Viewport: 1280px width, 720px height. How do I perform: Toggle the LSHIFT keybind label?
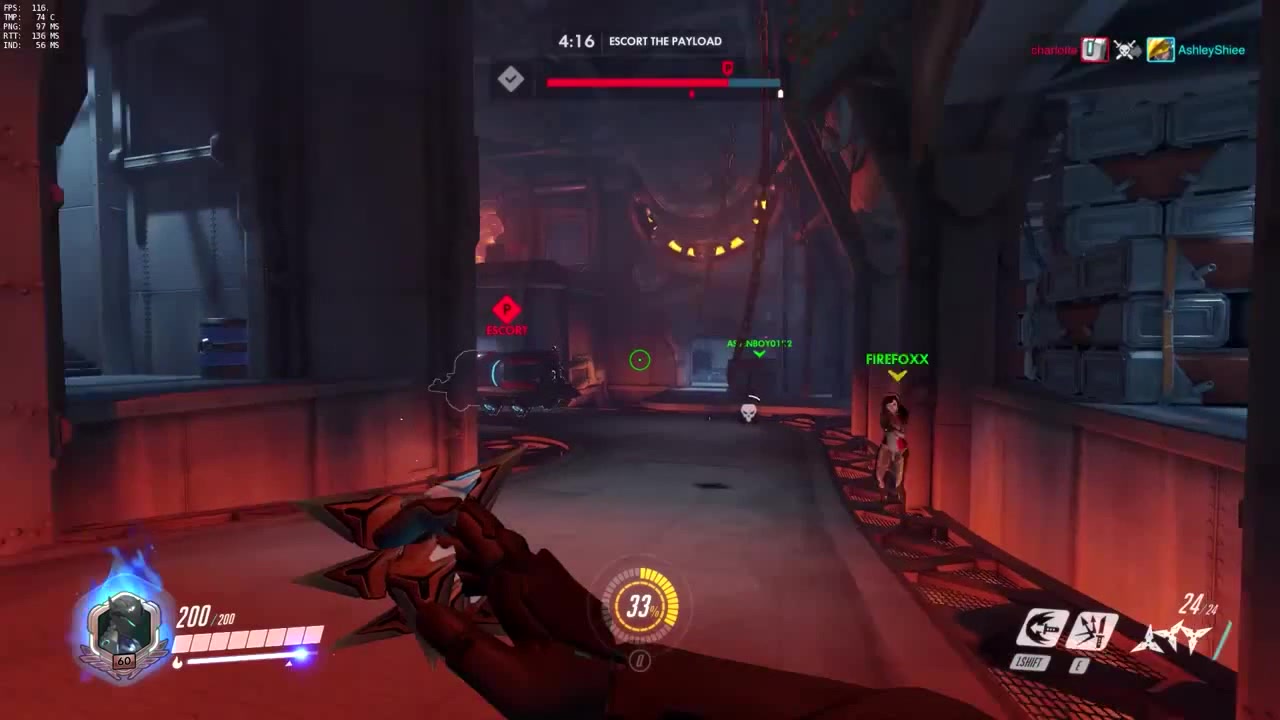point(1031,661)
